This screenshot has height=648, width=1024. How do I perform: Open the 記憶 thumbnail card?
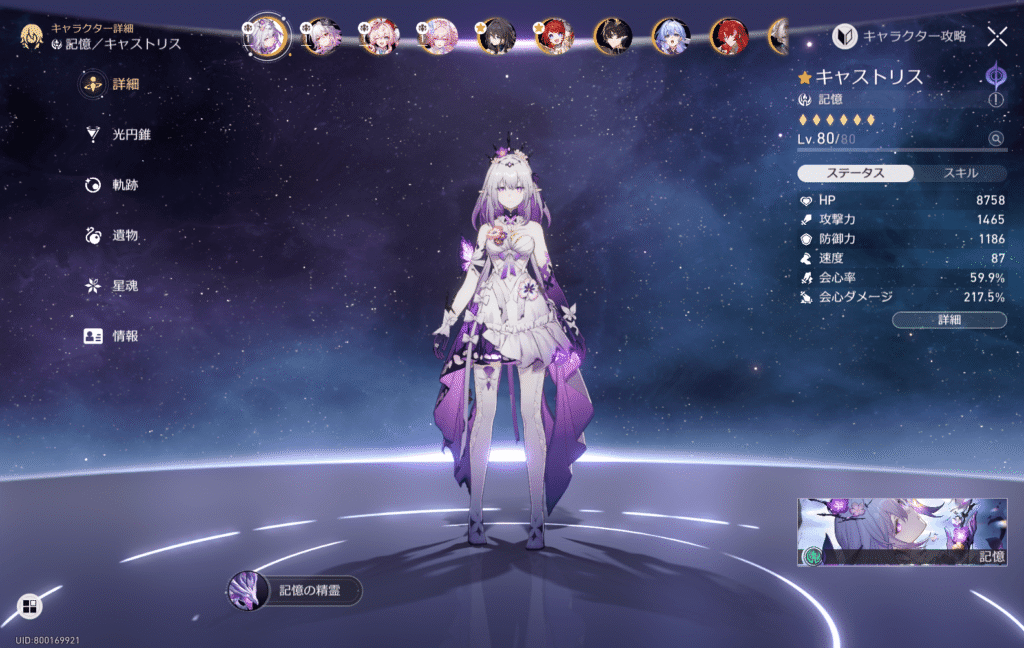(901, 532)
